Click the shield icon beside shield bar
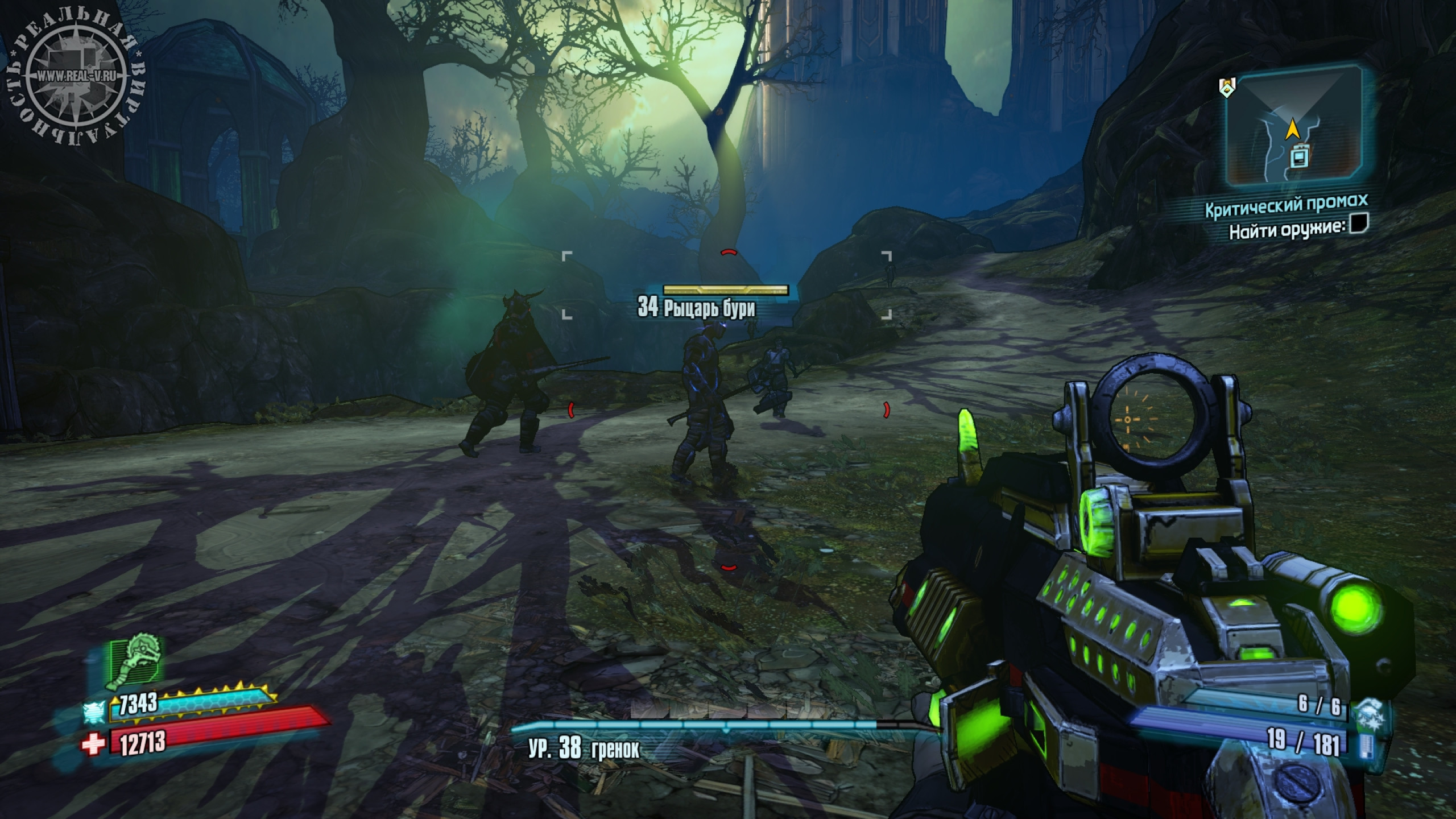Screen dimensions: 1456x819 [x=93, y=711]
